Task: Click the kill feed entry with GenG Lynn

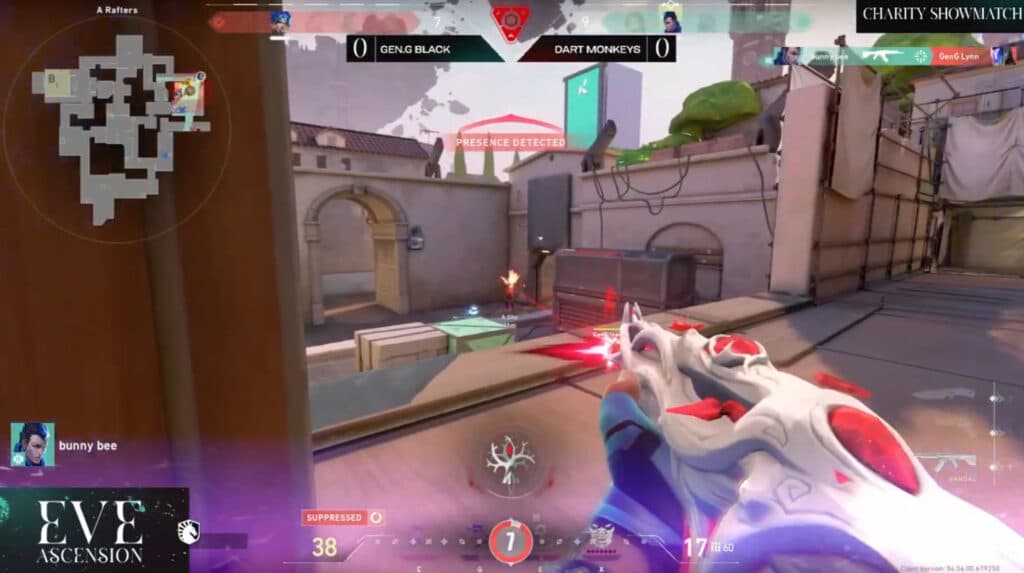Action: [x=890, y=56]
